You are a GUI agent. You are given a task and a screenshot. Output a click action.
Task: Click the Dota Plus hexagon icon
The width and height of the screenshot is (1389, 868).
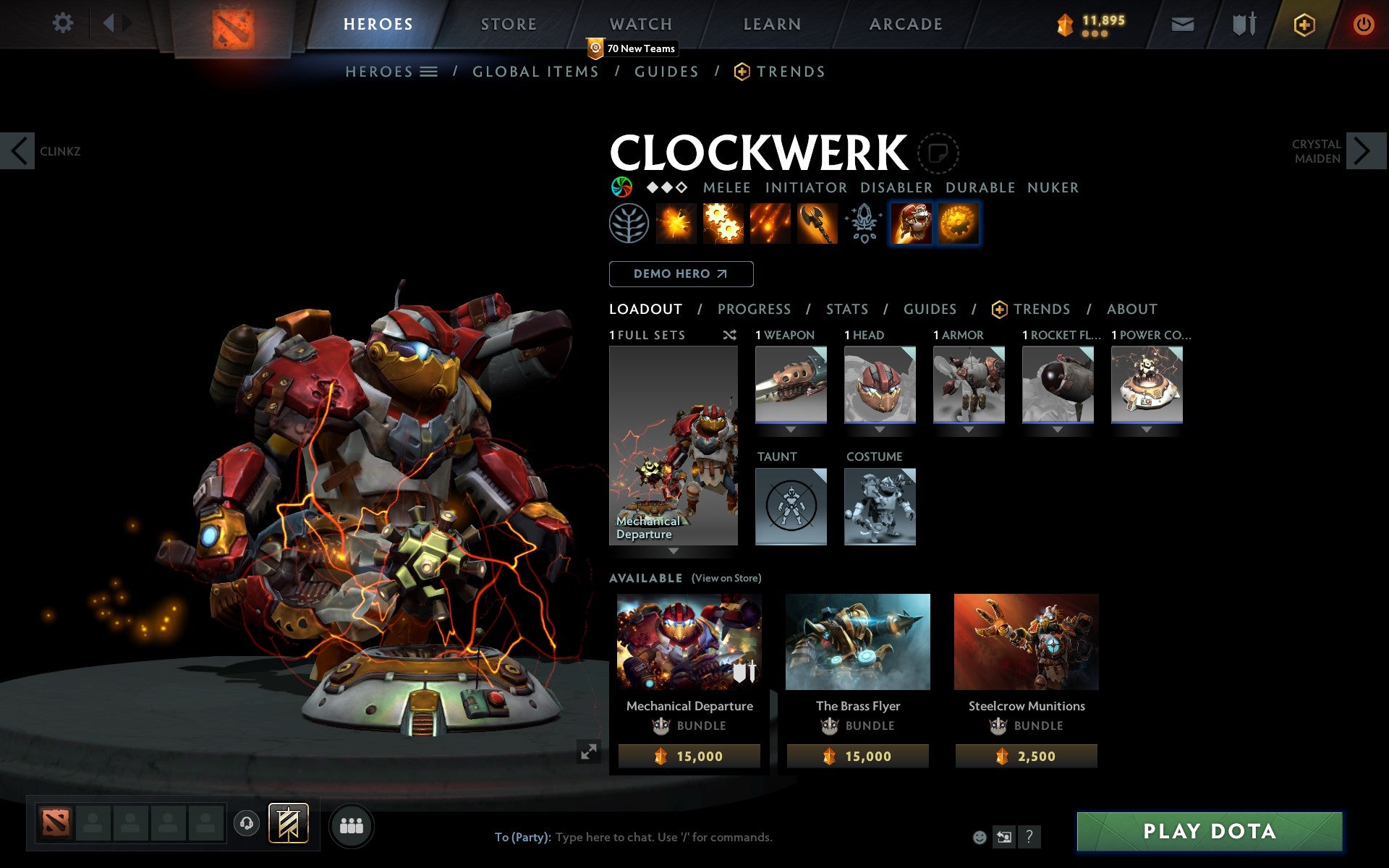(x=1303, y=23)
